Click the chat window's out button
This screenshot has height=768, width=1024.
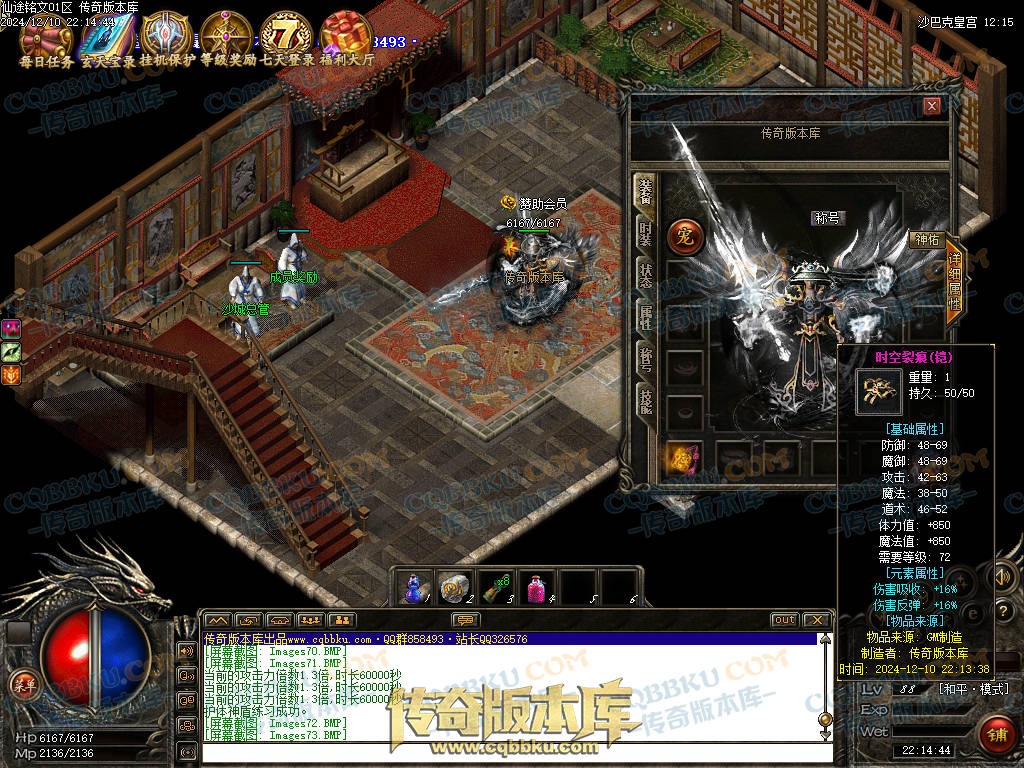(x=785, y=620)
